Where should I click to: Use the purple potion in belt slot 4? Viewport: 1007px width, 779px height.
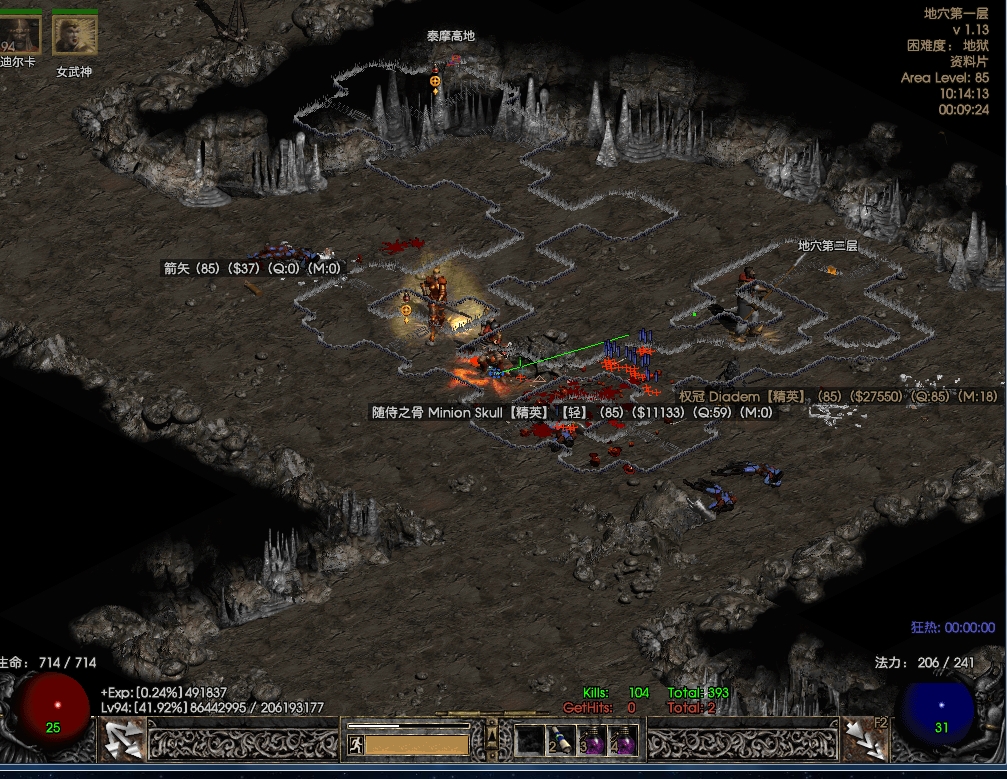[624, 741]
